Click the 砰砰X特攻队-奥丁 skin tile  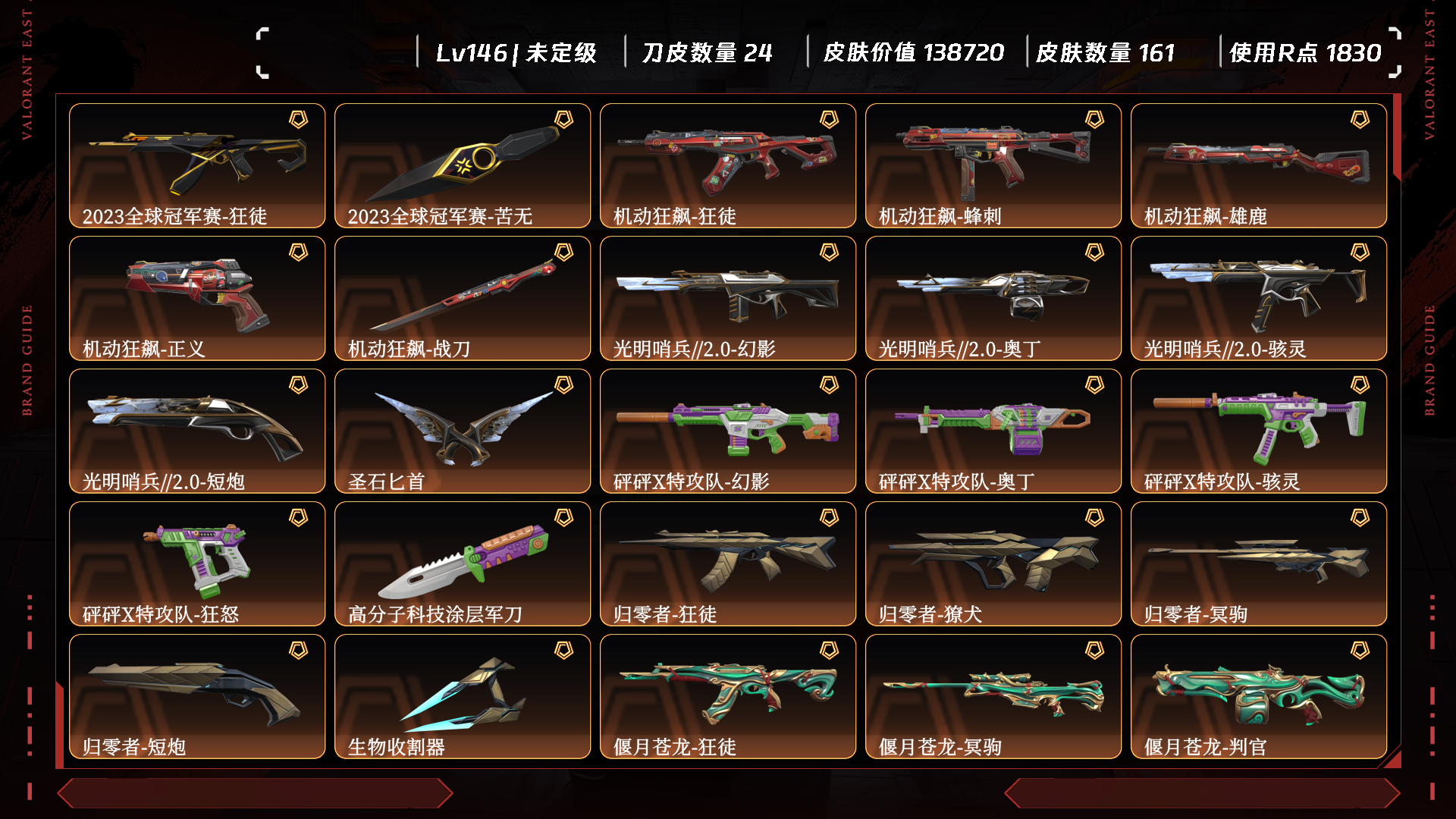(993, 431)
